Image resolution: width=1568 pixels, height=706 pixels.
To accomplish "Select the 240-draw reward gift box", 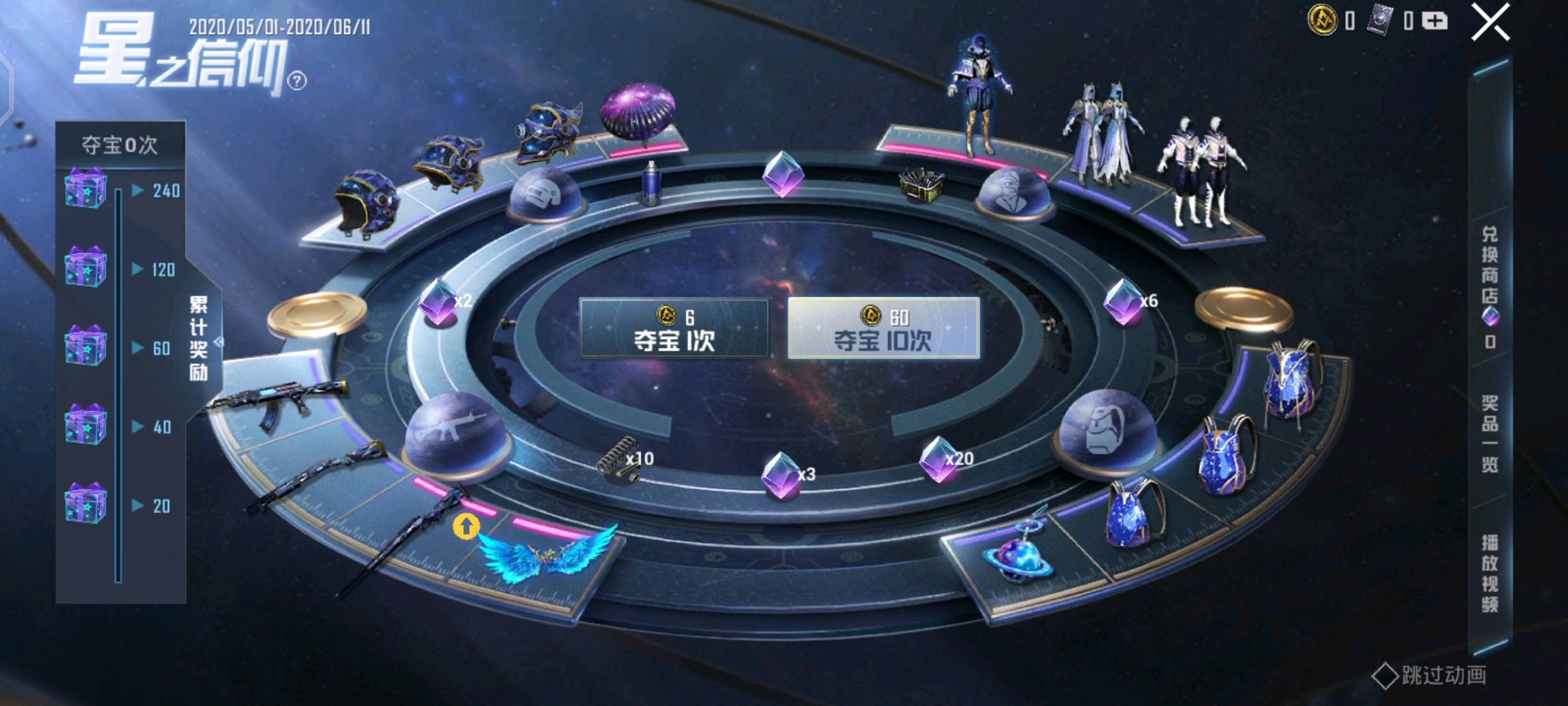I will click(x=86, y=190).
